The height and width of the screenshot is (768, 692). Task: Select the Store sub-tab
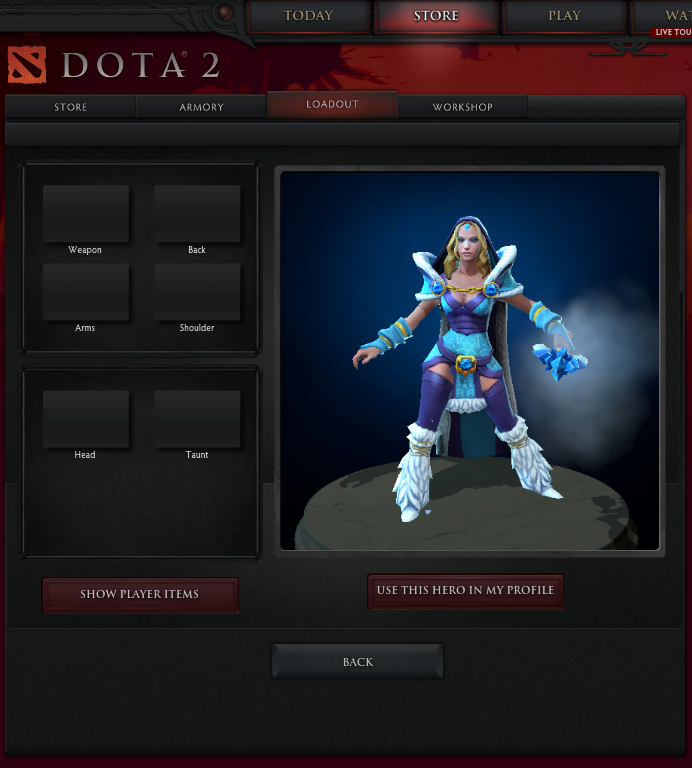(x=70, y=107)
